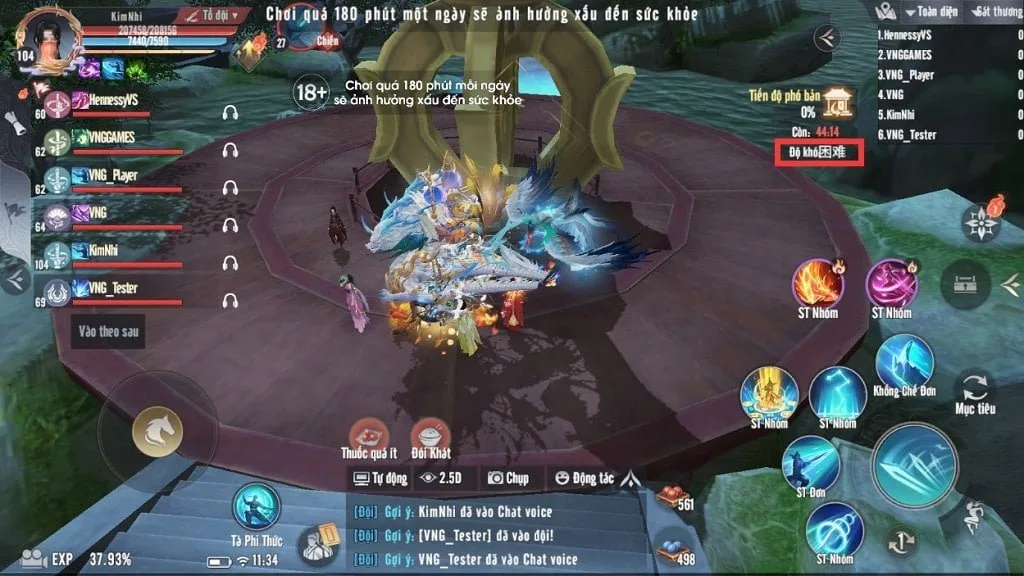Use the Đói Khát food item
Screen dimensions: 1024x576
[430, 435]
